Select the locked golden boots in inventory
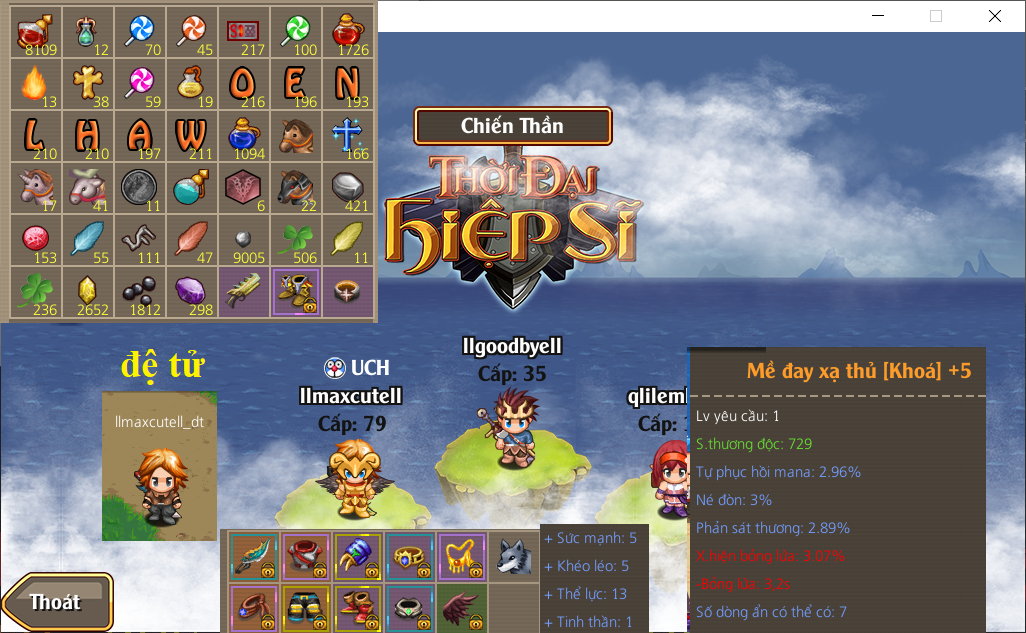Screen dimensions: 1026x633 point(295,292)
